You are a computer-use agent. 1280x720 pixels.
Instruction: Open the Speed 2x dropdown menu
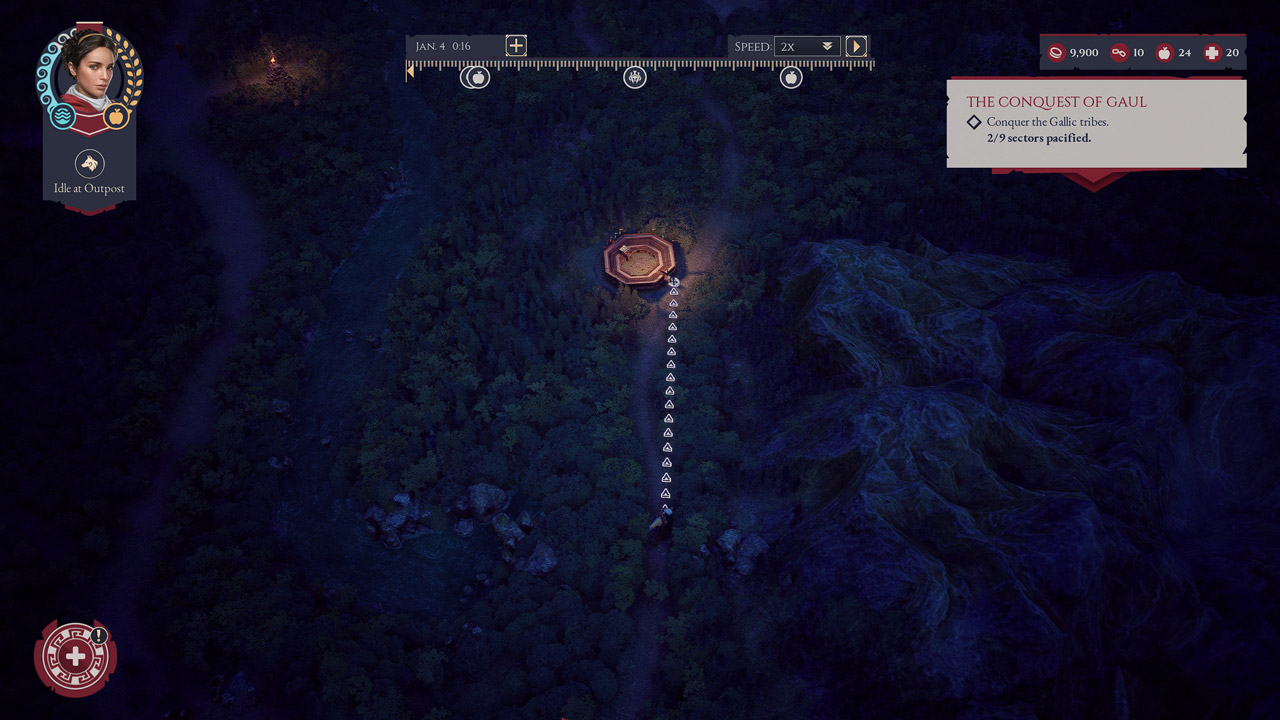pos(807,45)
